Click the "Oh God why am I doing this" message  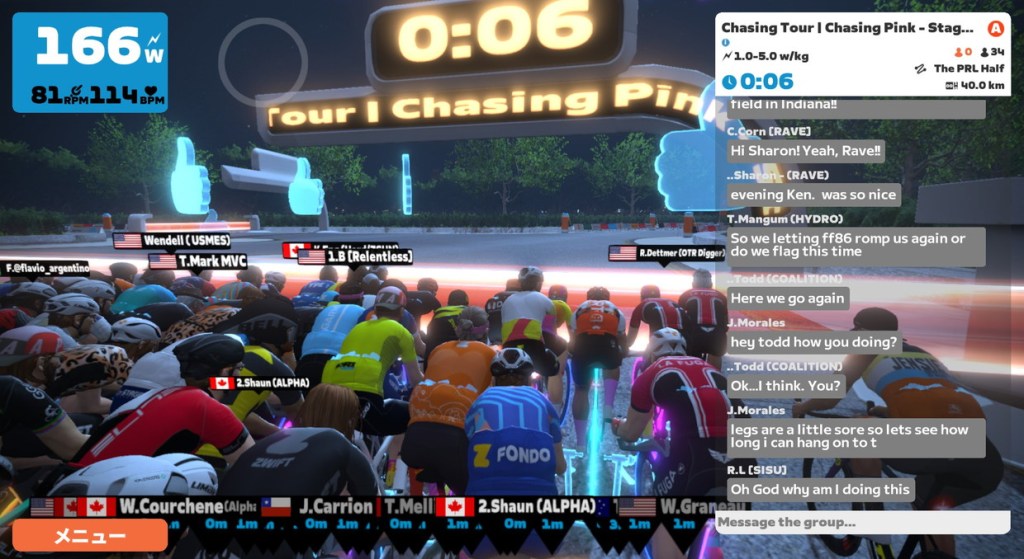[820, 489]
